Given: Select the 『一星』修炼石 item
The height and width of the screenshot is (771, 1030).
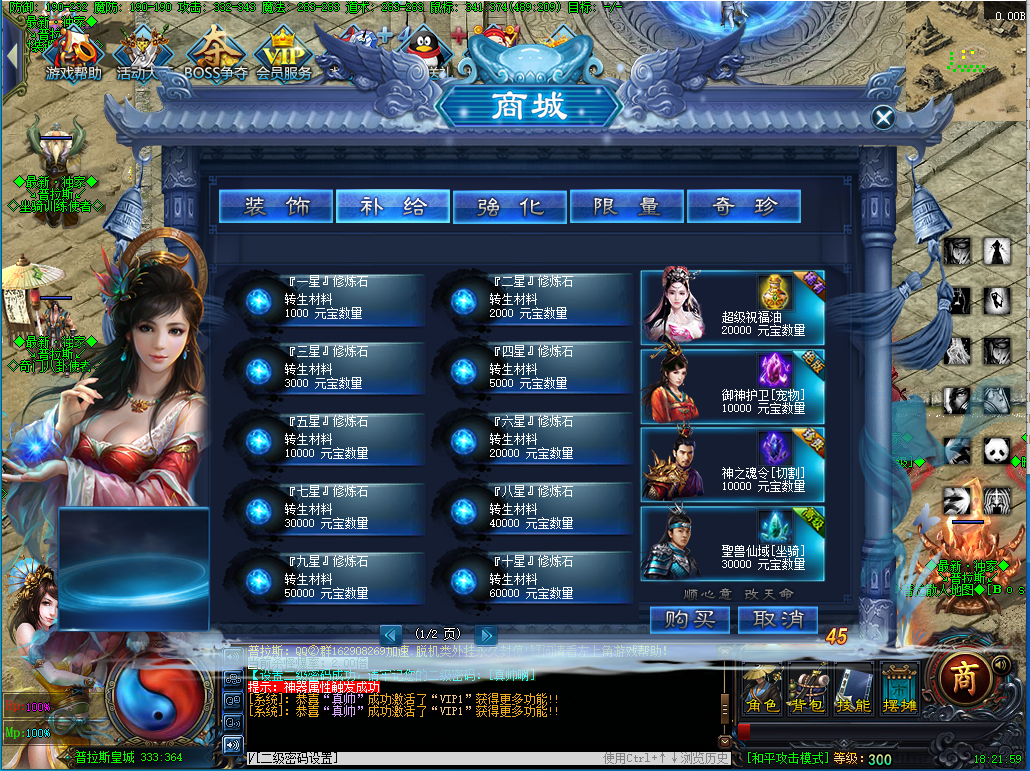Looking at the screenshot, I should point(325,299).
